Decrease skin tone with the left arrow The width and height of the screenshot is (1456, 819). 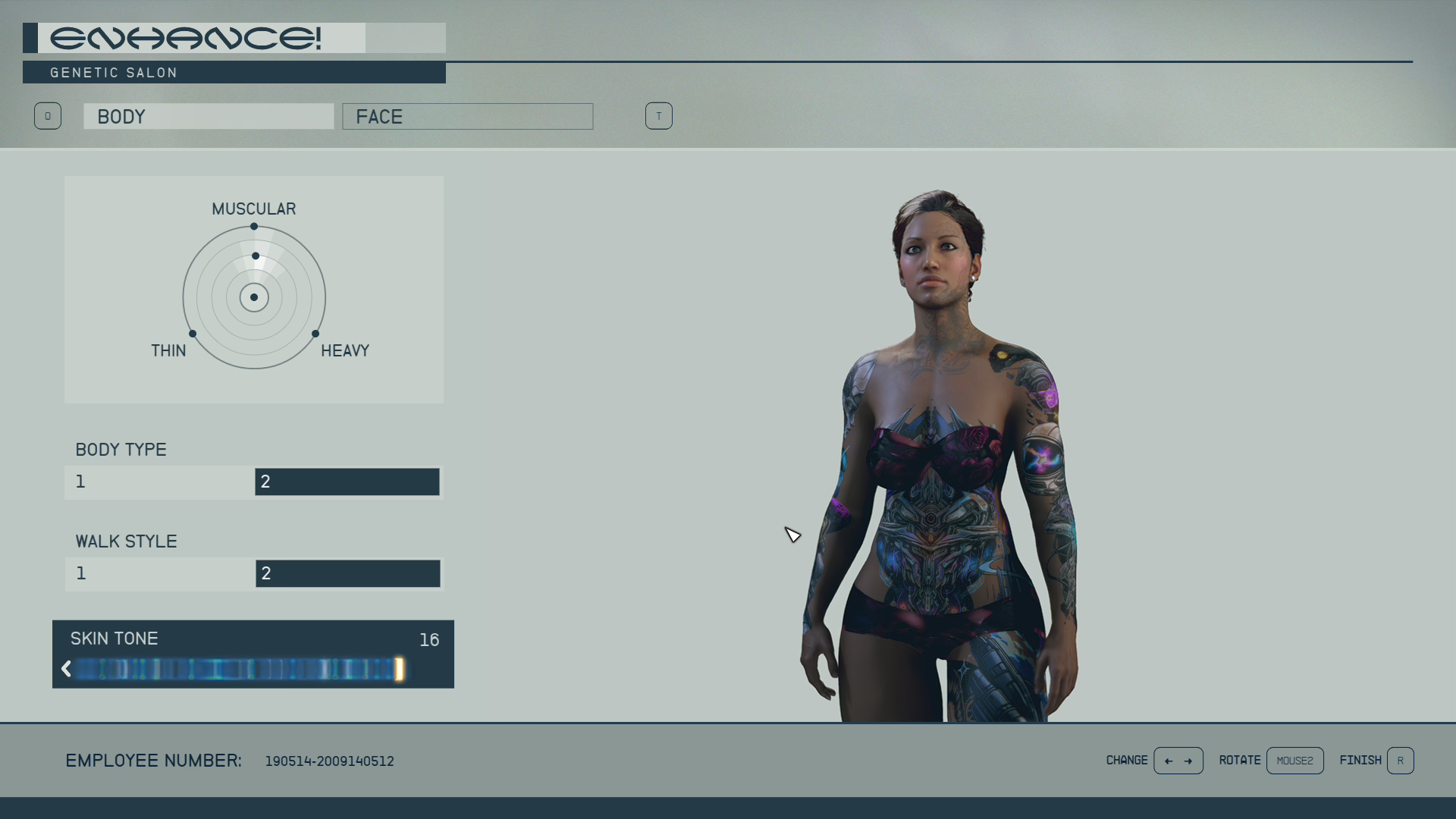tap(66, 669)
